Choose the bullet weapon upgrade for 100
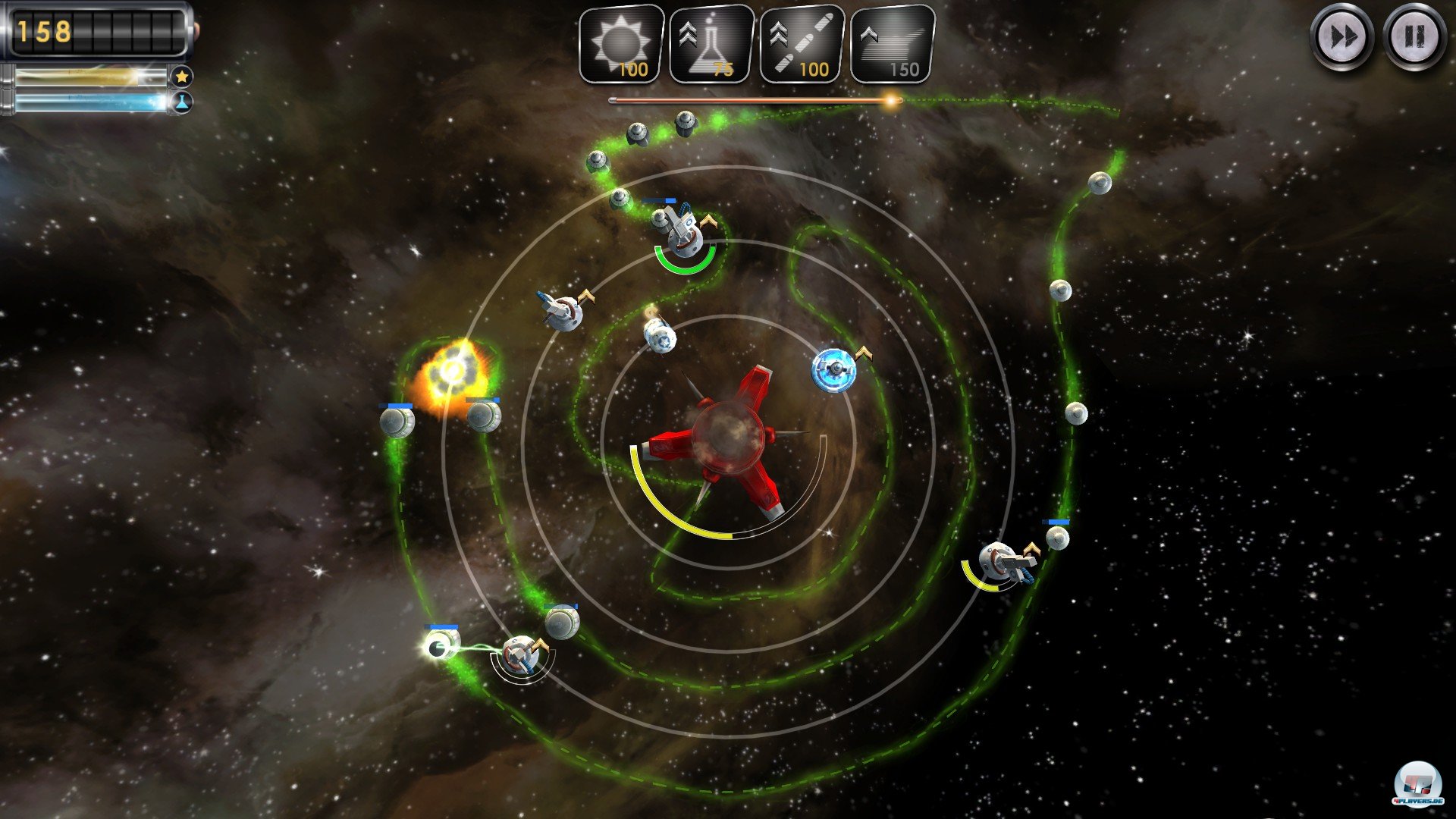The height and width of the screenshot is (819, 1456). [x=802, y=44]
